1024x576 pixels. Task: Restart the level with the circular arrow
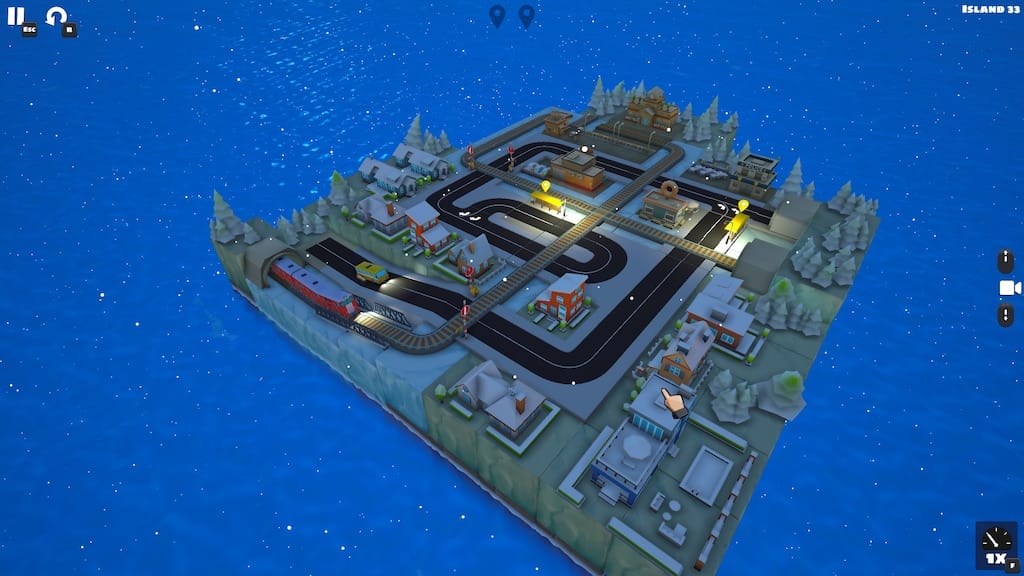coord(57,16)
